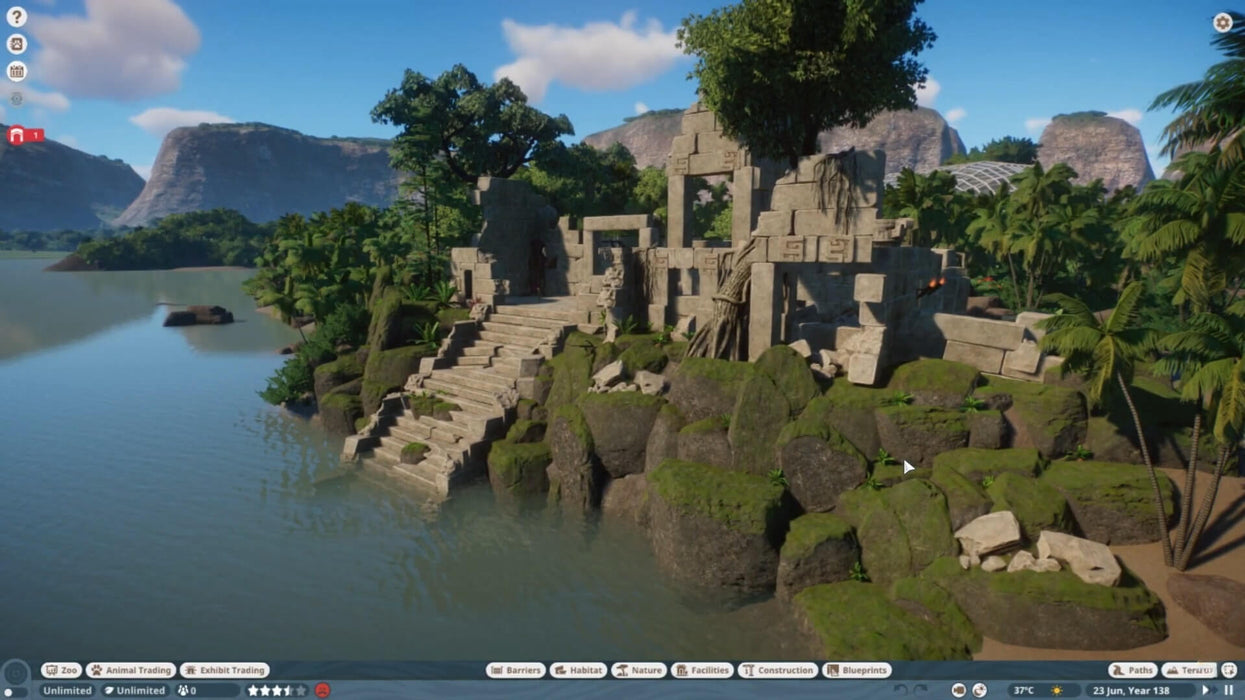Select the Construction tool
This screenshot has height=700, width=1245.
tap(778, 670)
